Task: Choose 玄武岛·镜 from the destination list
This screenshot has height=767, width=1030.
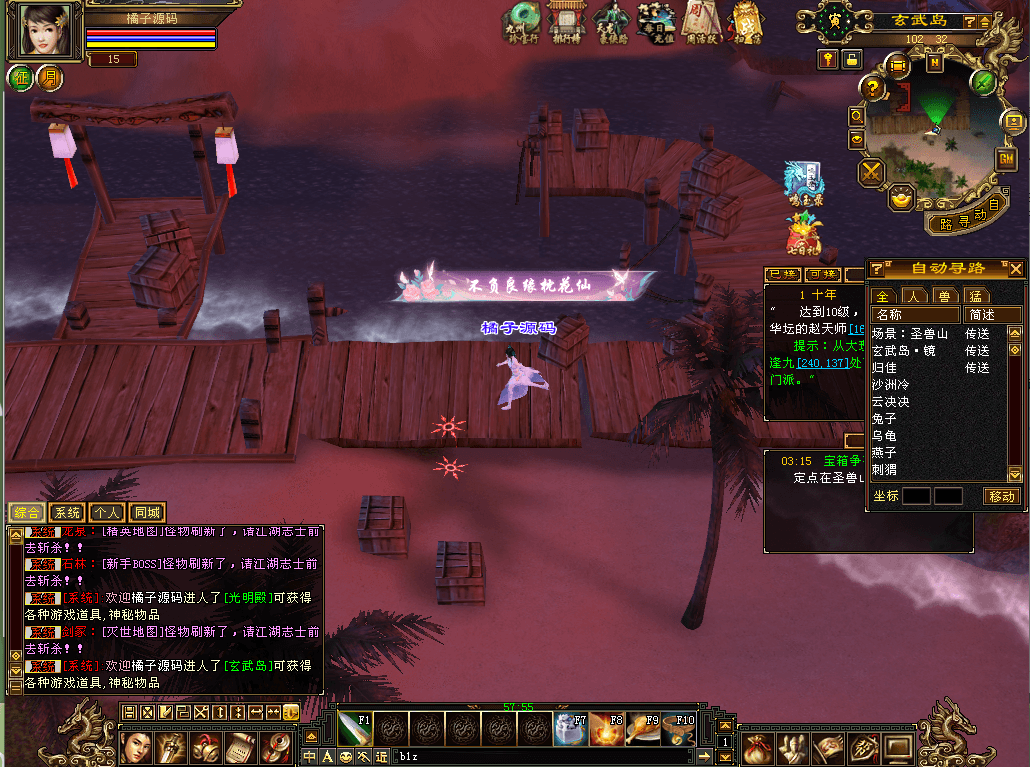Action: 903,351
